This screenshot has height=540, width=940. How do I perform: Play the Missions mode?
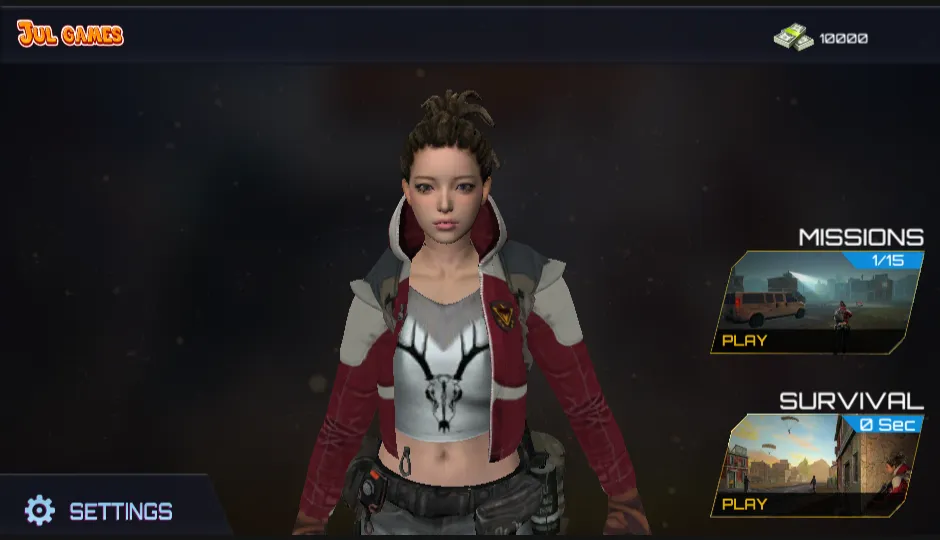coord(745,340)
